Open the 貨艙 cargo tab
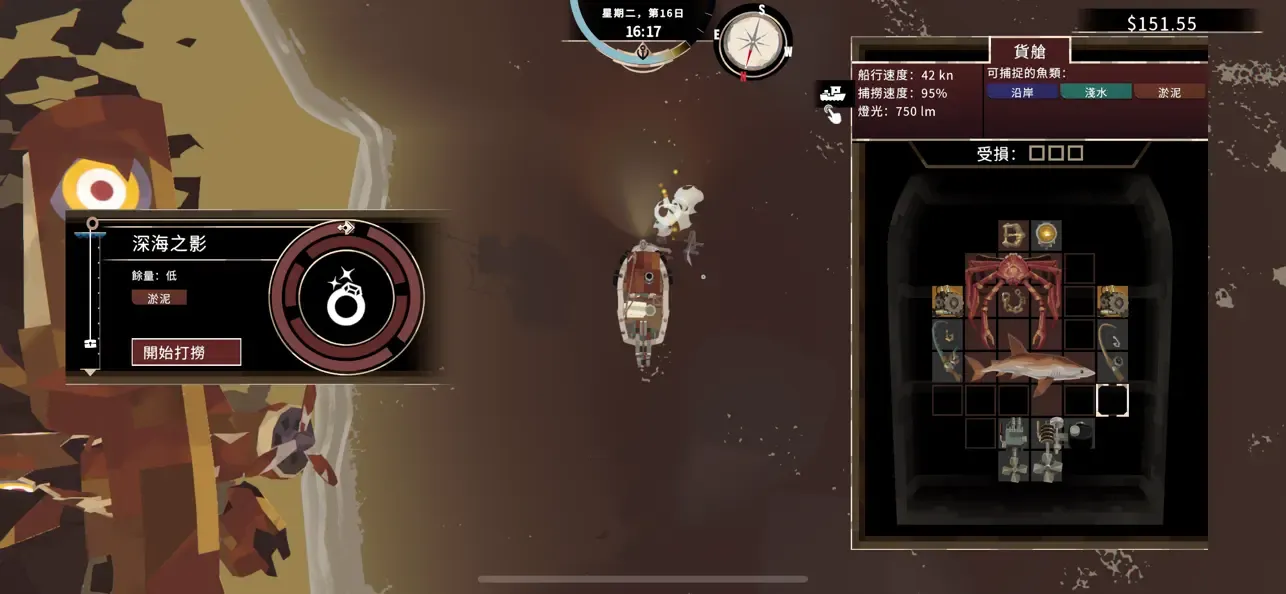 pos(1030,51)
